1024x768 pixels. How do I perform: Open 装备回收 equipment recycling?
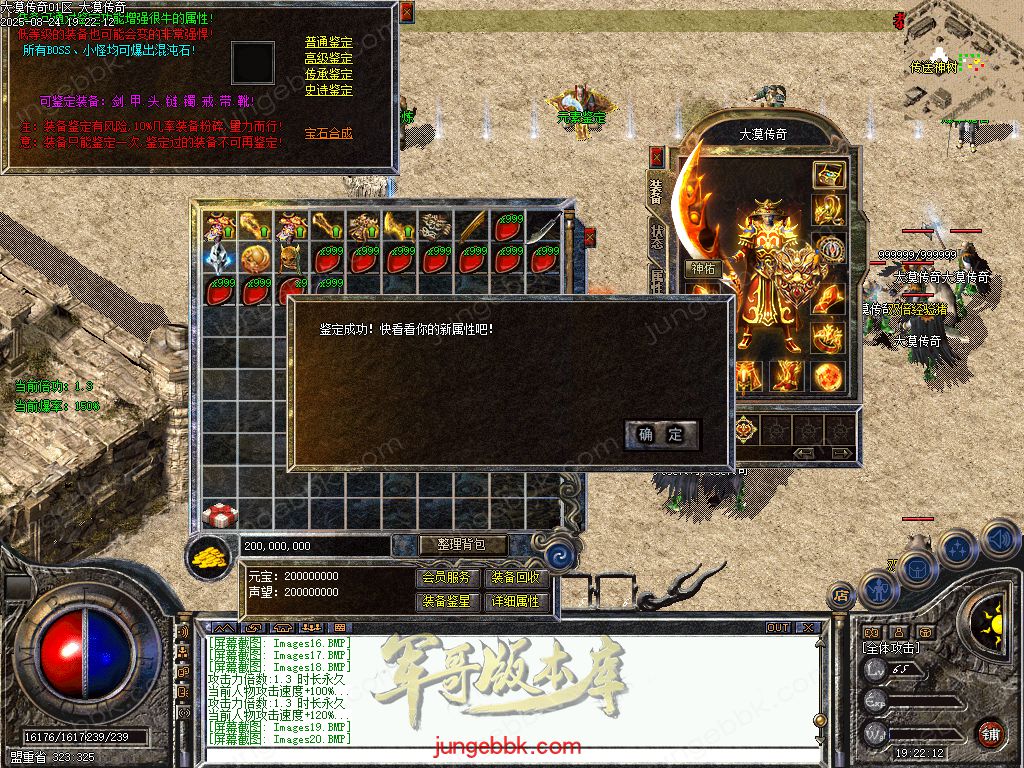point(515,577)
